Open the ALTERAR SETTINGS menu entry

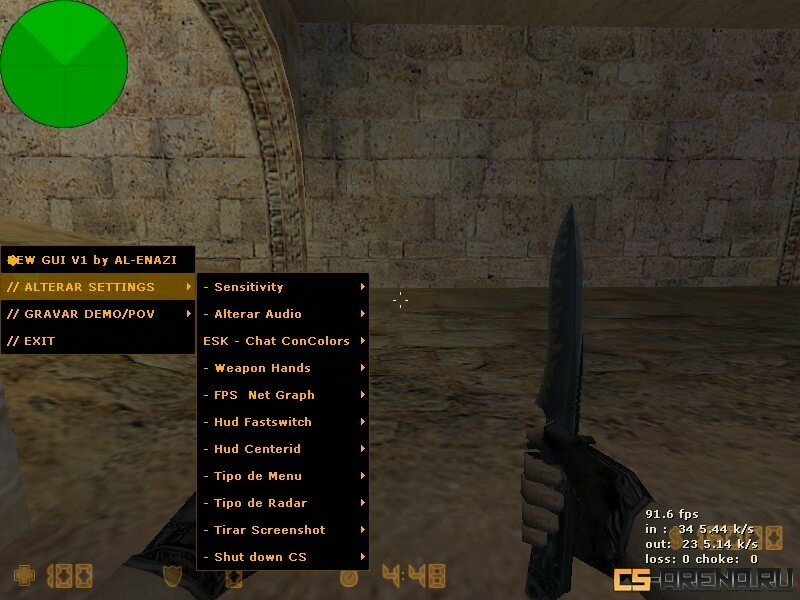[x=98, y=287]
